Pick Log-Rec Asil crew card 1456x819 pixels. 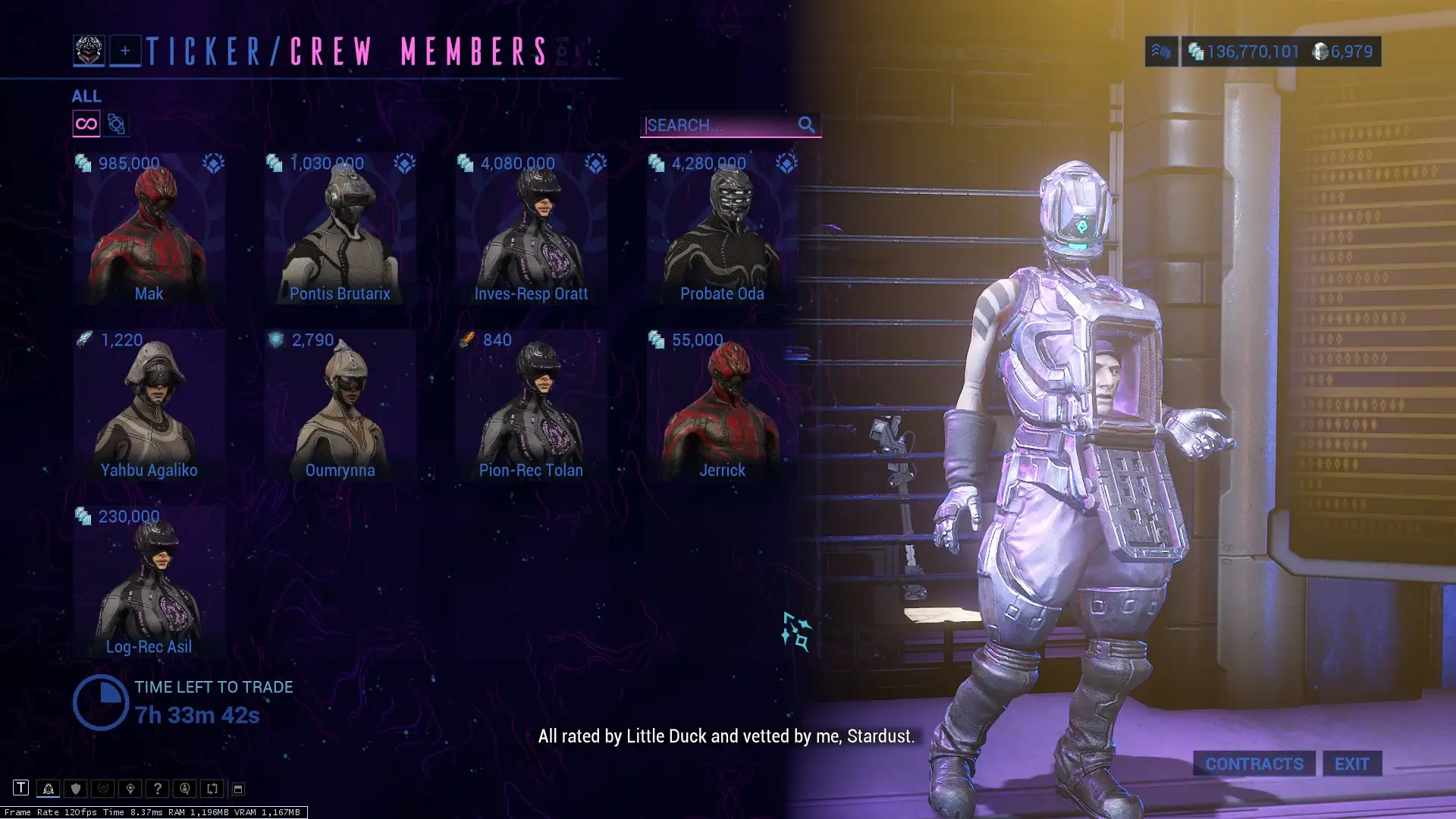click(149, 583)
